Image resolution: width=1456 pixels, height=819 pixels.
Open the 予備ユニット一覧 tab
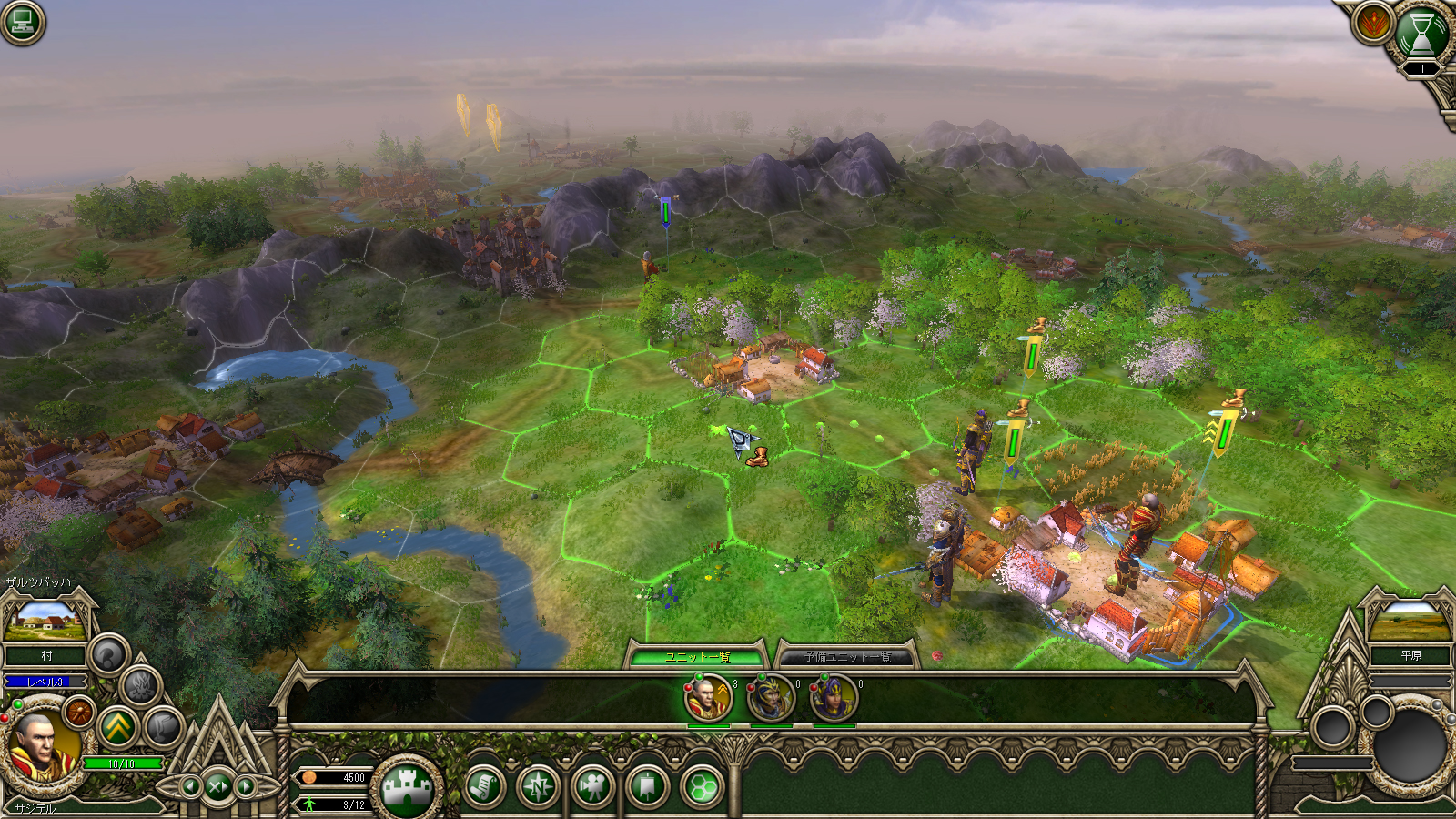(846, 656)
